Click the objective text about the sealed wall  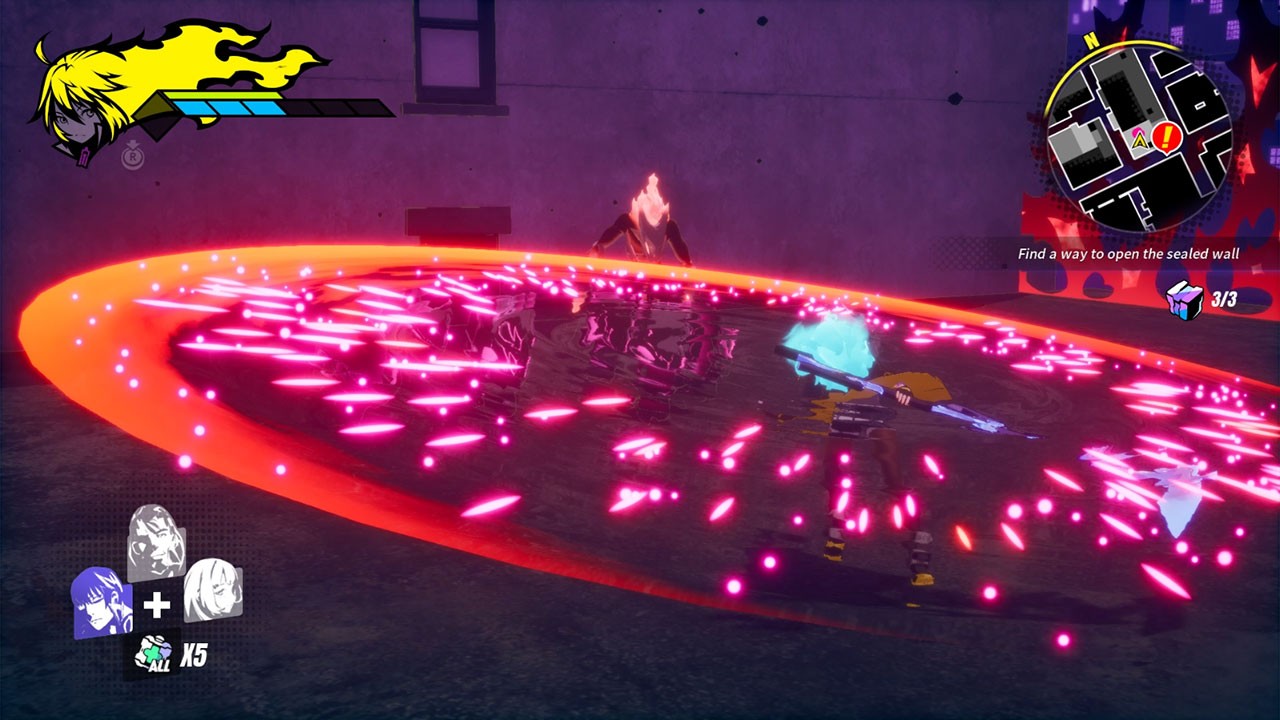[1128, 254]
